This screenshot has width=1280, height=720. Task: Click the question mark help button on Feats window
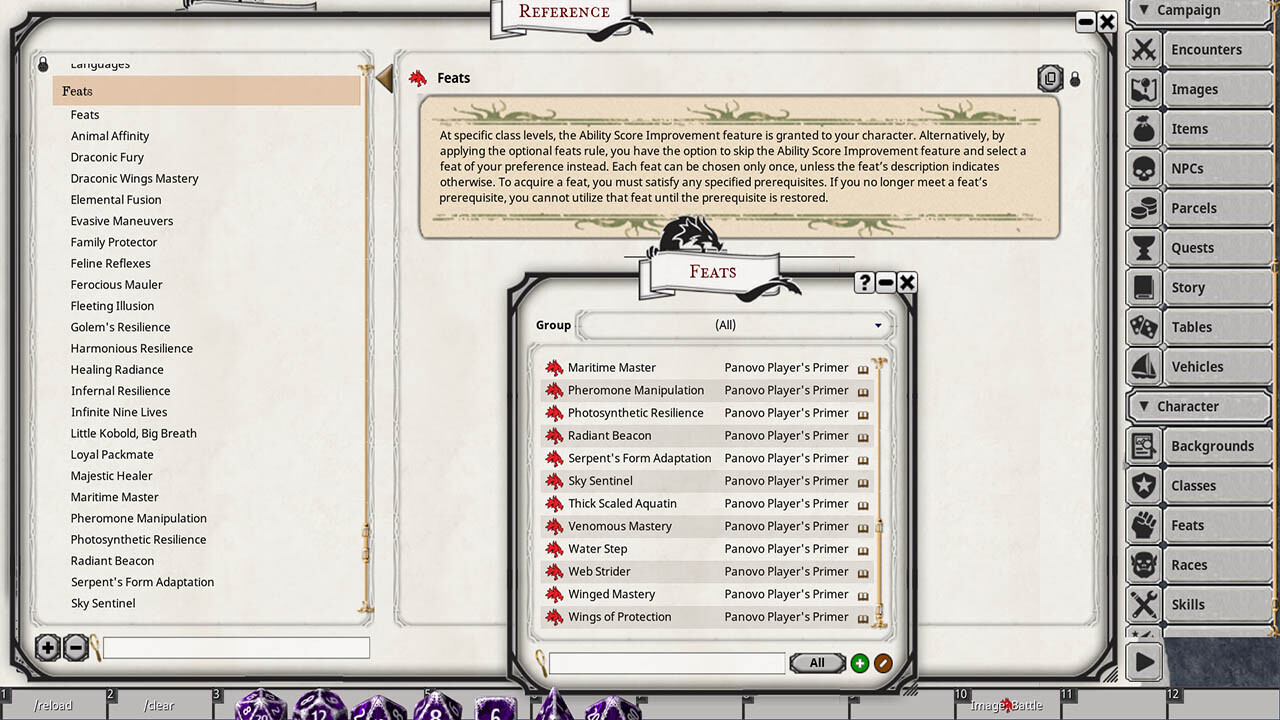coord(863,282)
